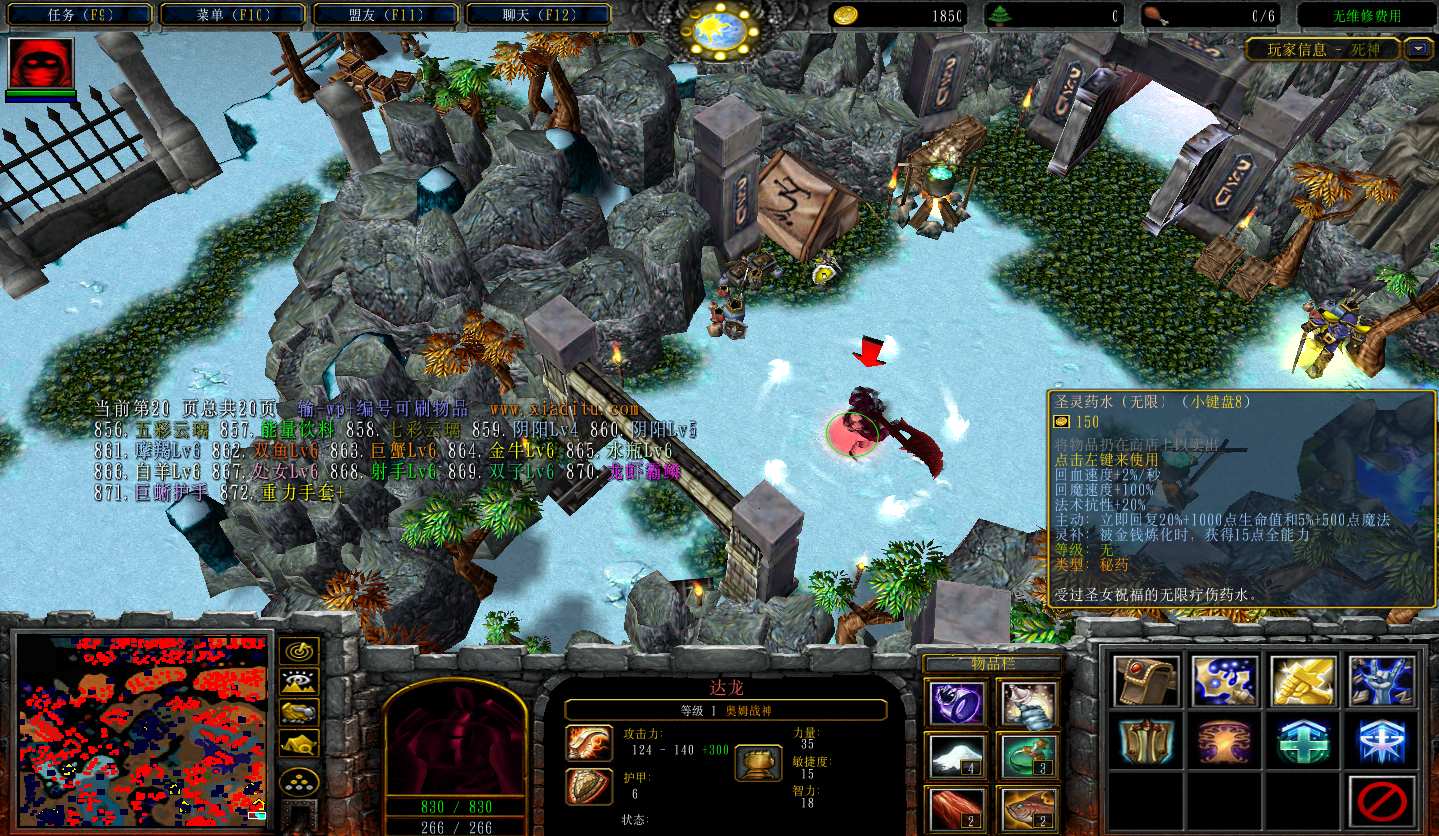Use the green ring item with 3 charges
1439x836 pixels.
[1028, 756]
